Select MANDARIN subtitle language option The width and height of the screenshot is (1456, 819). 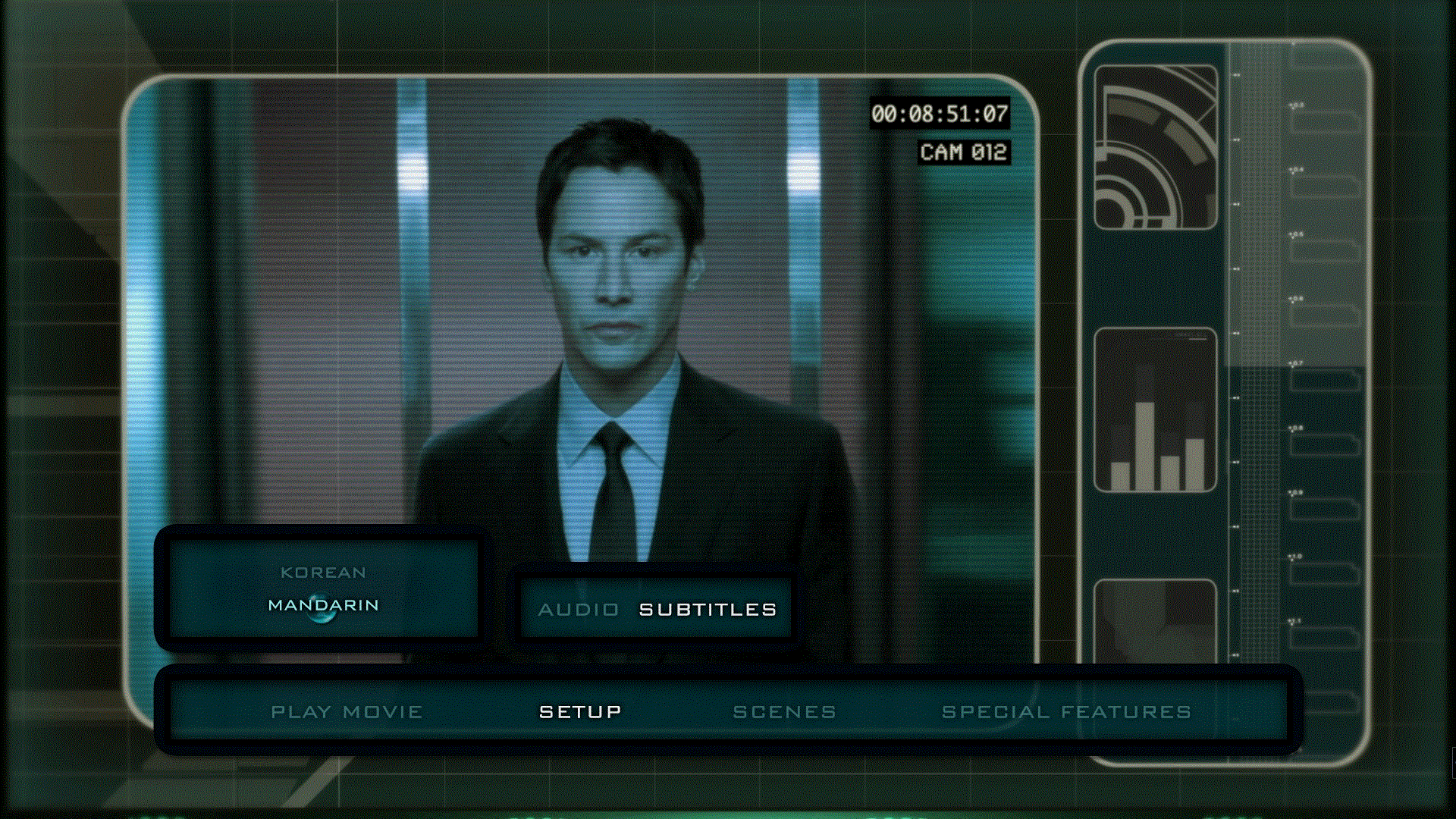click(x=322, y=605)
